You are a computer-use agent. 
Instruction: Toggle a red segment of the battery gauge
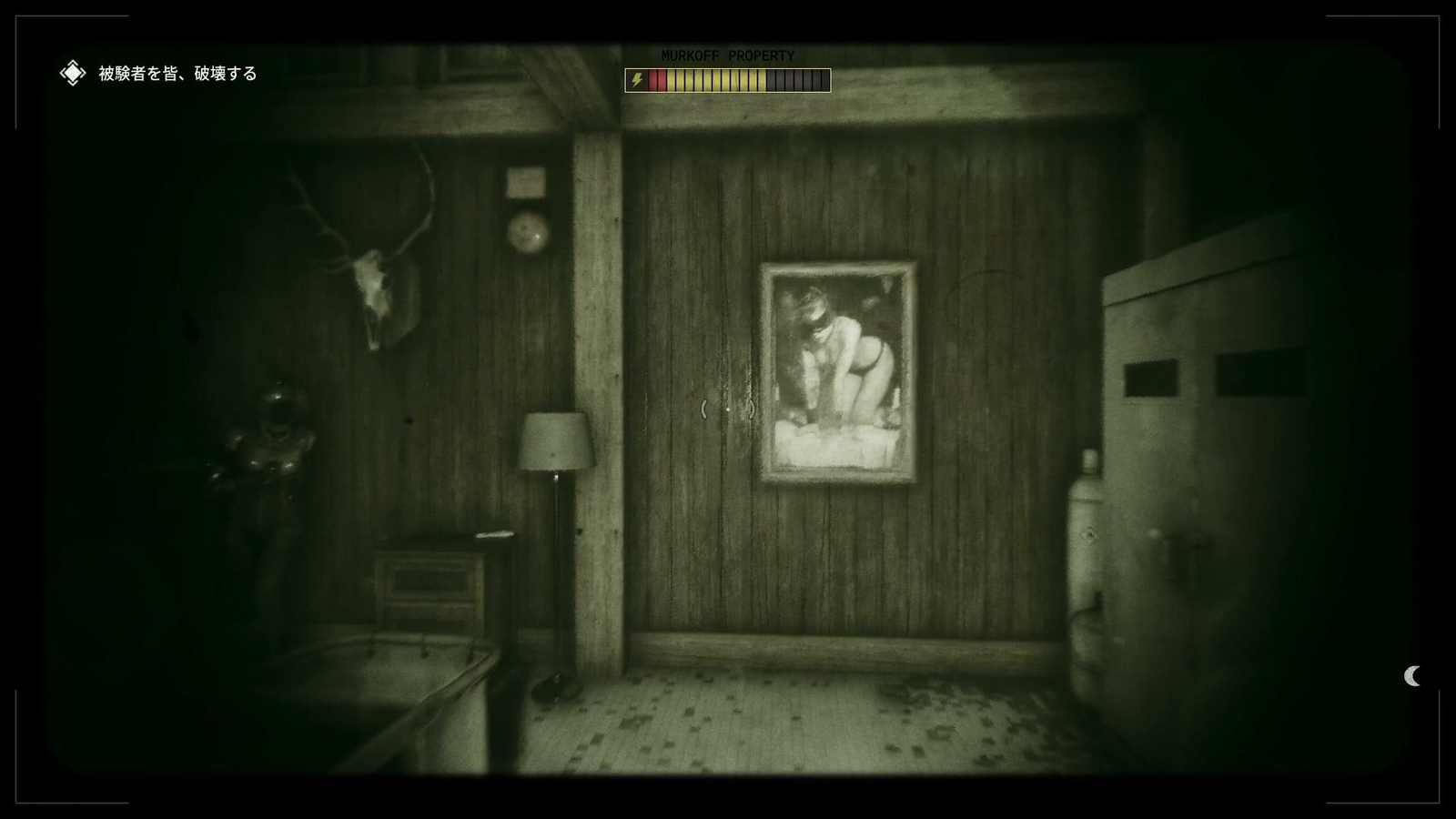pos(657,79)
